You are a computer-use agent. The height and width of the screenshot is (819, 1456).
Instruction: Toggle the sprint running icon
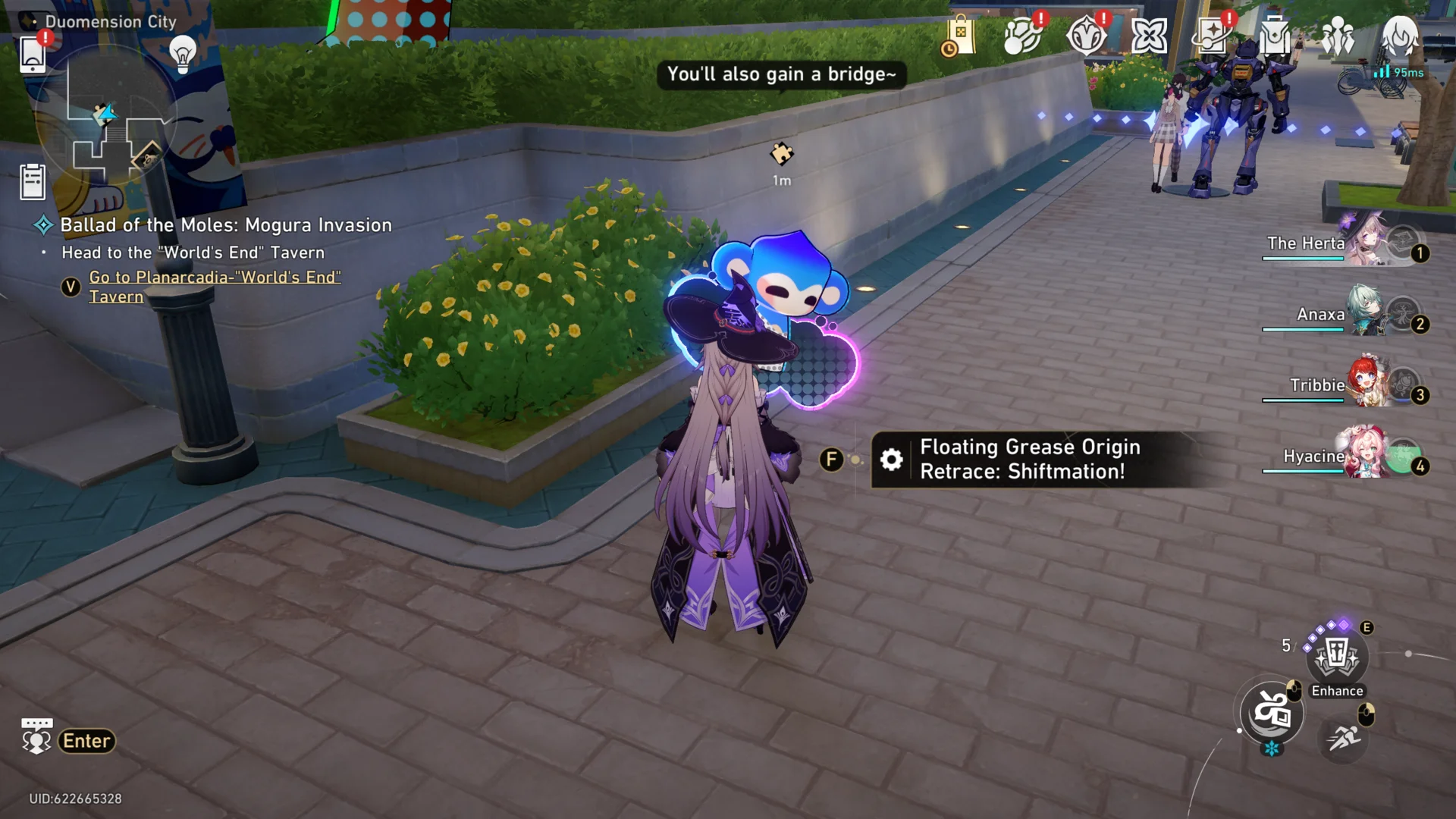(1344, 737)
